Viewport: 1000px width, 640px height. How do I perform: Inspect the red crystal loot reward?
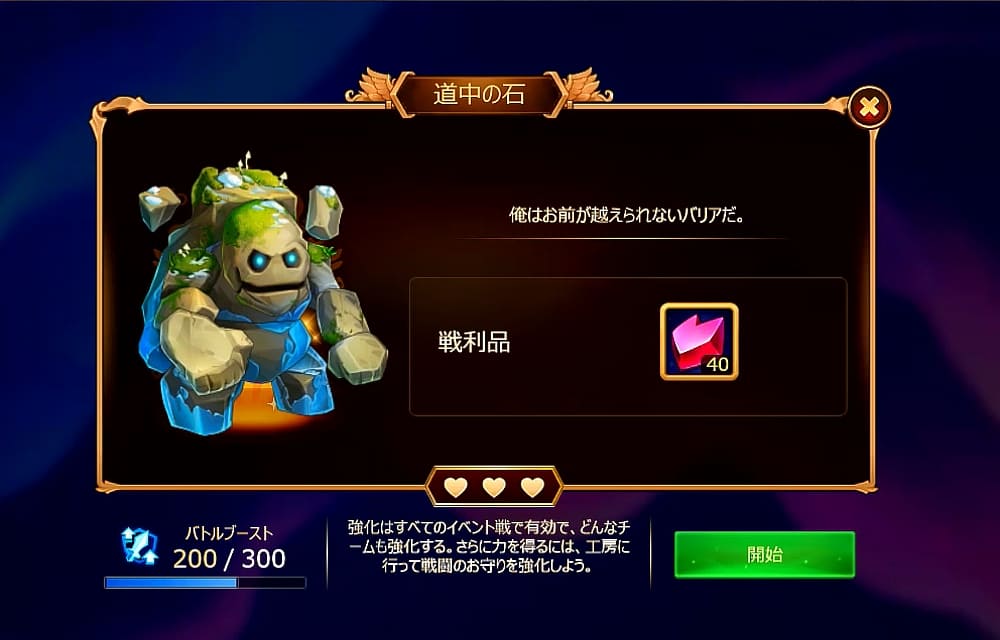coord(699,342)
